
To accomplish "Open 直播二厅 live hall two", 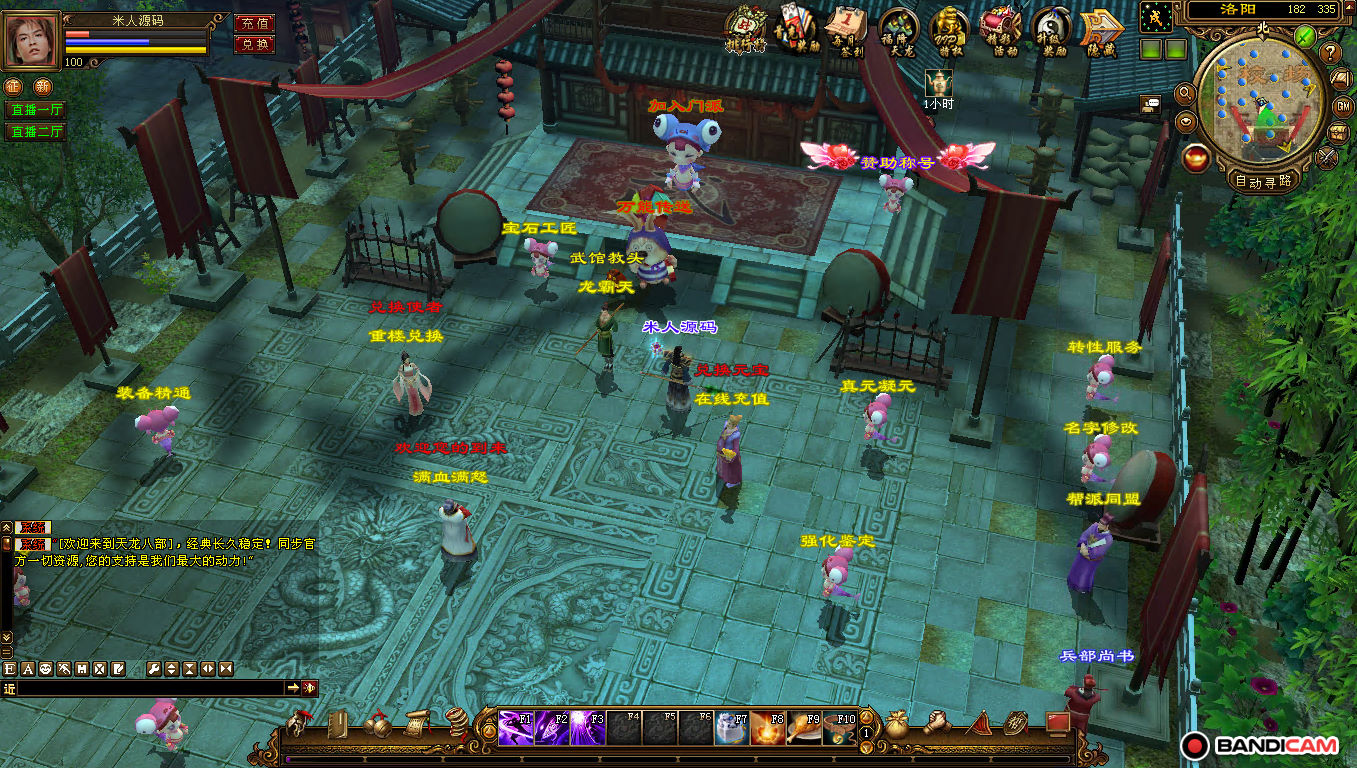I will 36,132.
